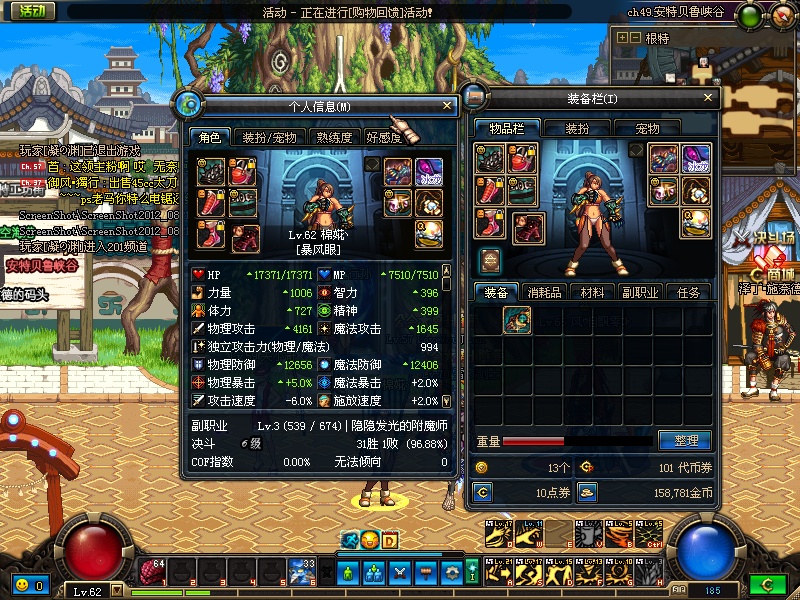Screen dimensions: 800x600
Task: Switch to the 副职业 sub-profession tab
Action: point(641,292)
